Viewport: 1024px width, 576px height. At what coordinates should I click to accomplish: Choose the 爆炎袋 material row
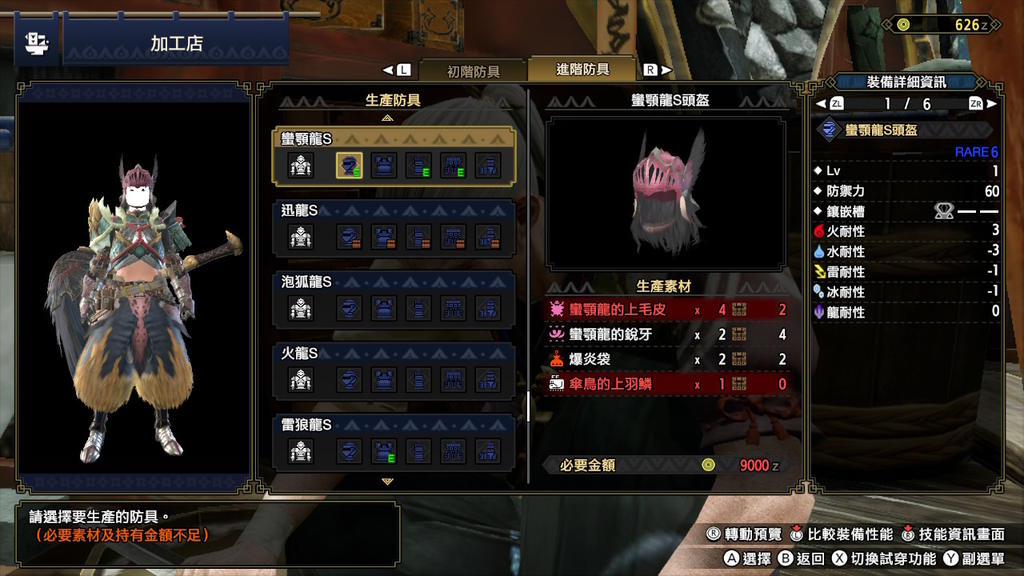[x=666, y=359]
